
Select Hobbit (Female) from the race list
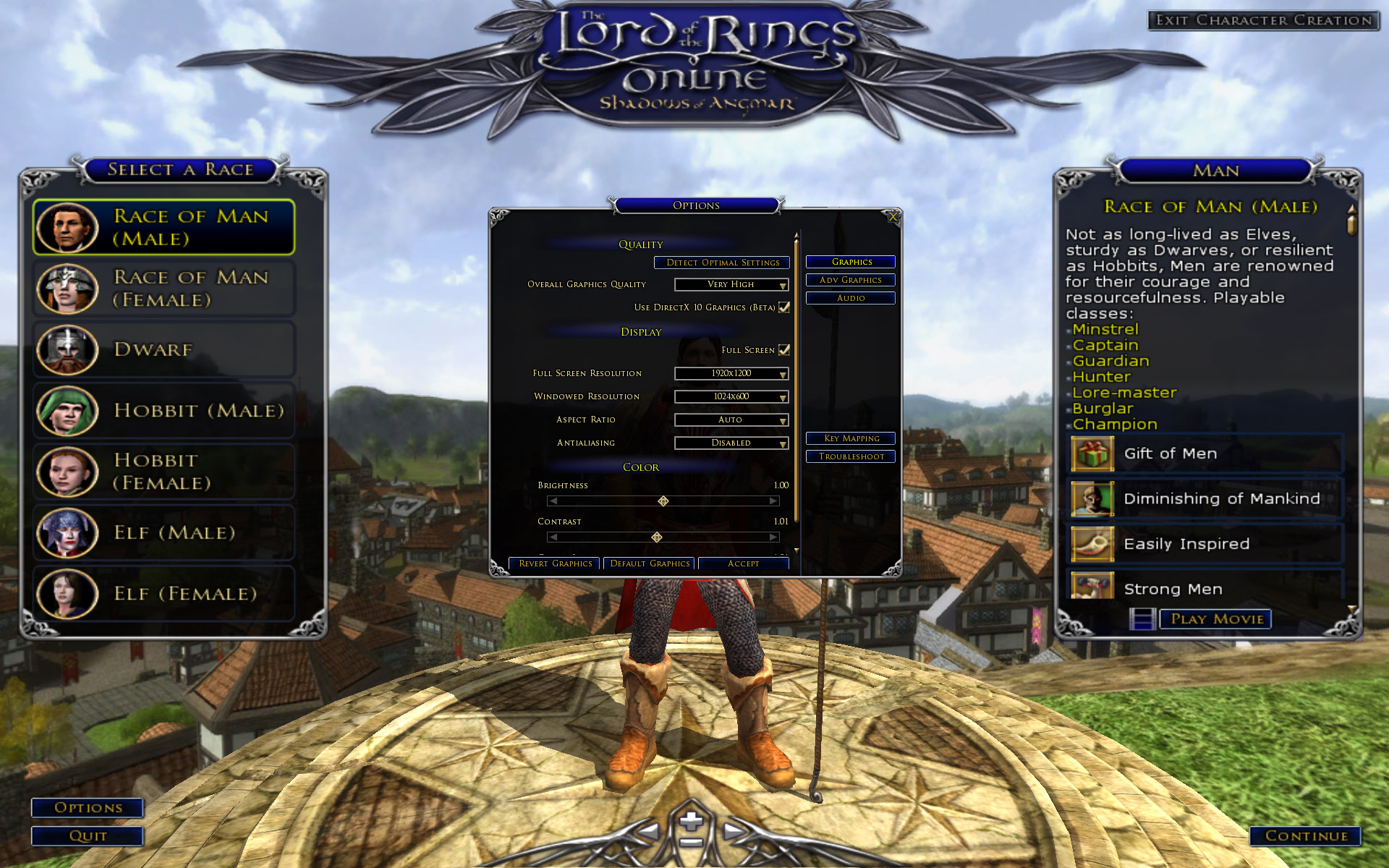click(163, 472)
